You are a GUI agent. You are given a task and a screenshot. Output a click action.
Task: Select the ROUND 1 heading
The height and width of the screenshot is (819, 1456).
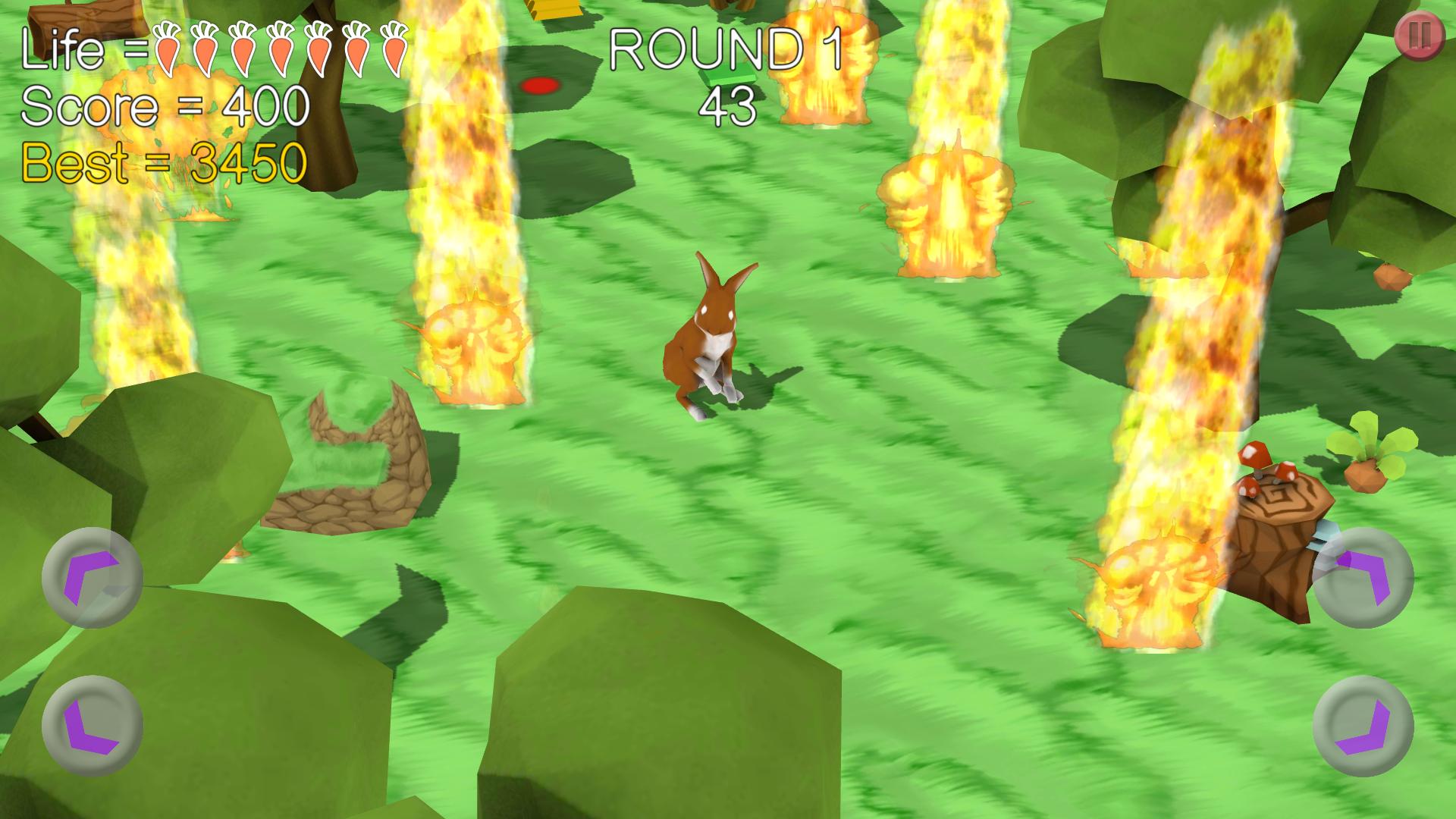[x=726, y=47]
